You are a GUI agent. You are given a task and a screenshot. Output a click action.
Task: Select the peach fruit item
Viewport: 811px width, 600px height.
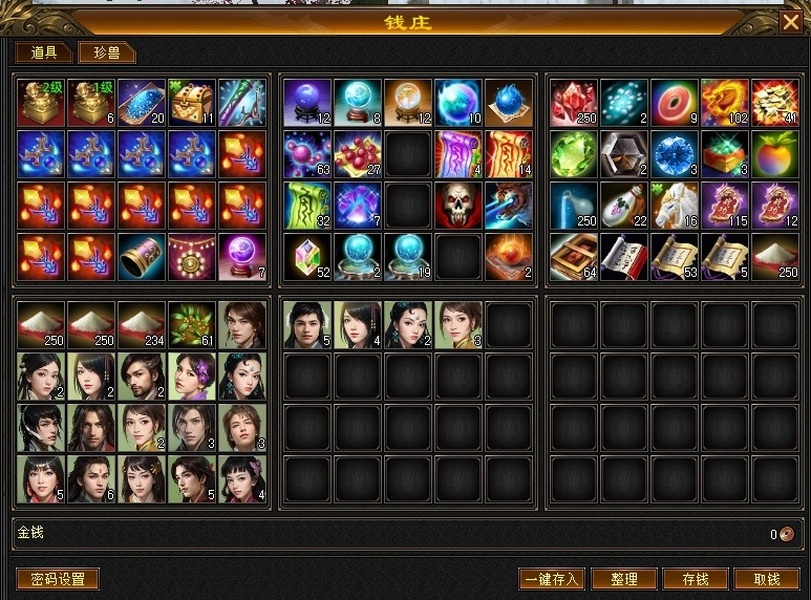(x=776, y=154)
